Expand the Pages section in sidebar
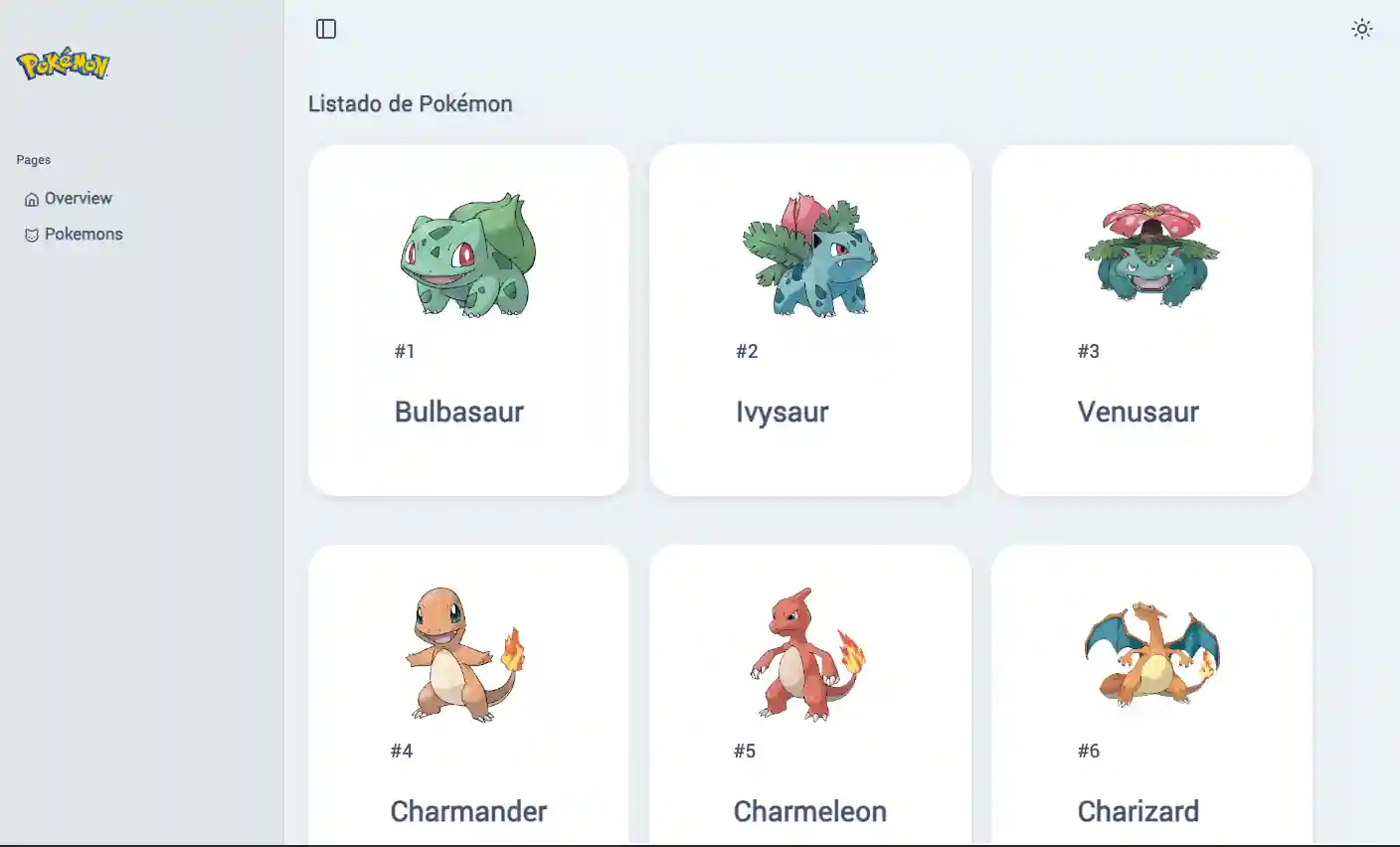Screen dimensions: 1400x847 coord(34,159)
